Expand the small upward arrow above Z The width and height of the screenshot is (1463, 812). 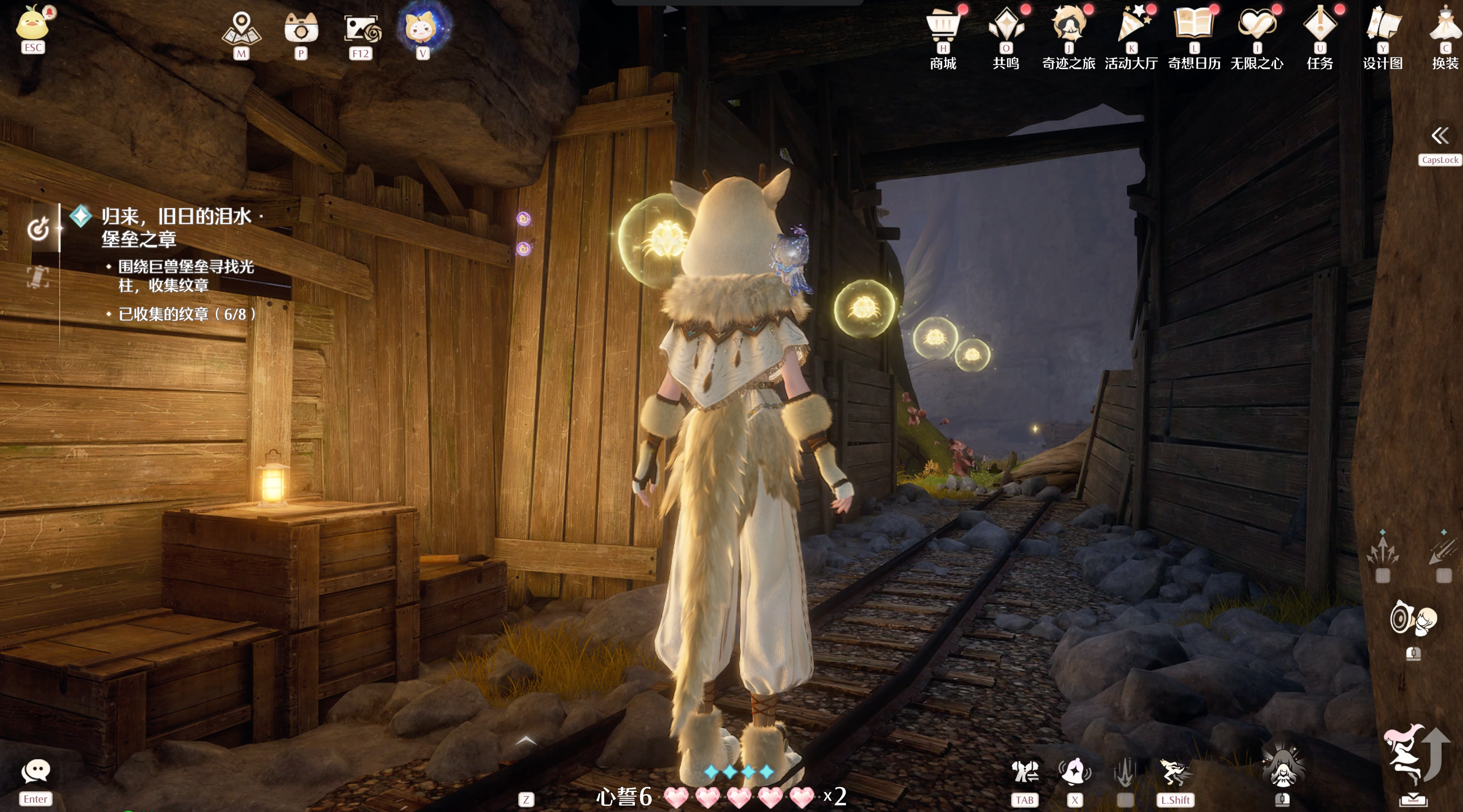[x=526, y=740]
